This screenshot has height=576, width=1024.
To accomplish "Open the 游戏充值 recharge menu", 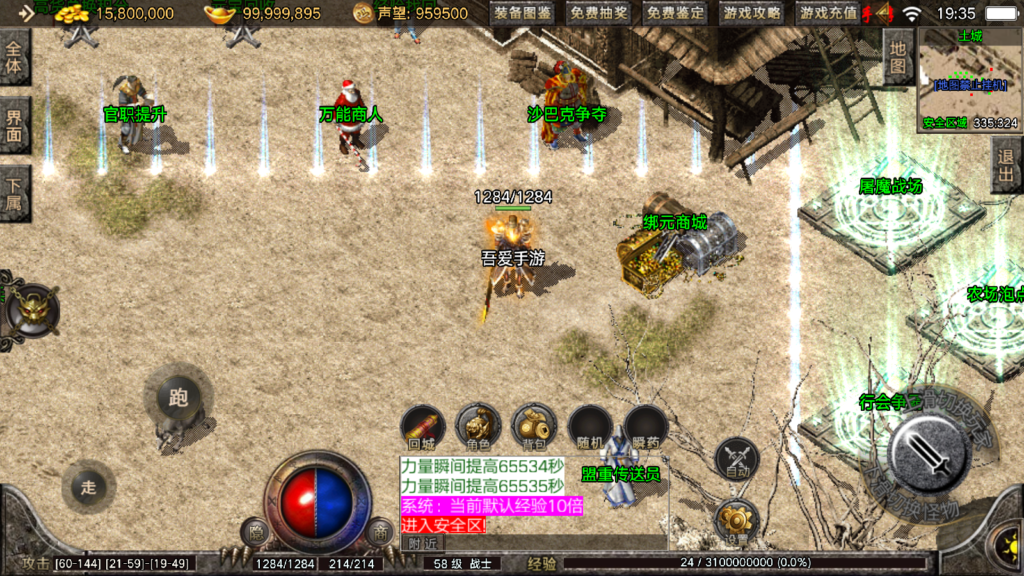I will click(828, 14).
